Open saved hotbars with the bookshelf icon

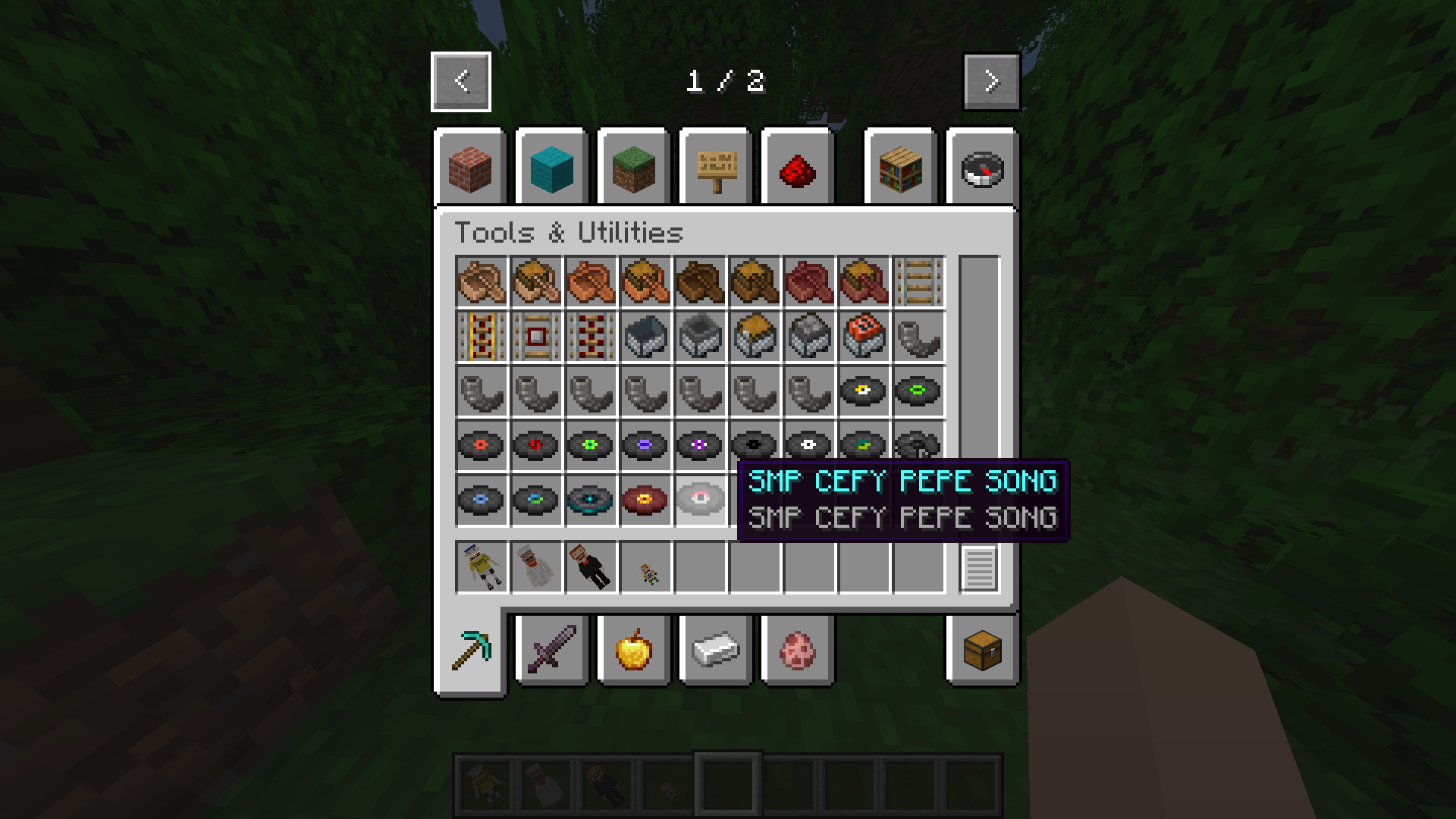click(900, 168)
